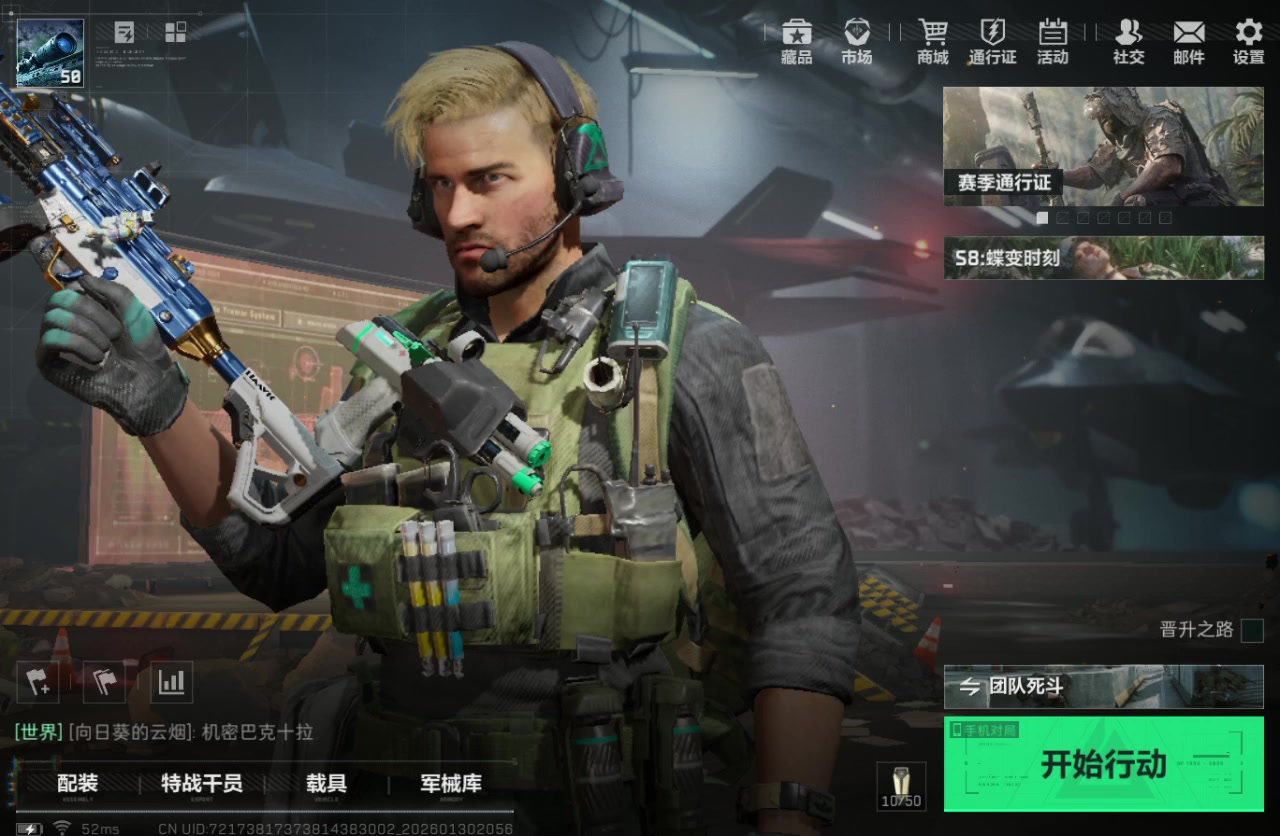Viewport: 1280px width, 836px height.
Task: Open the 军械库 armory menu
Action: [450, 784]
